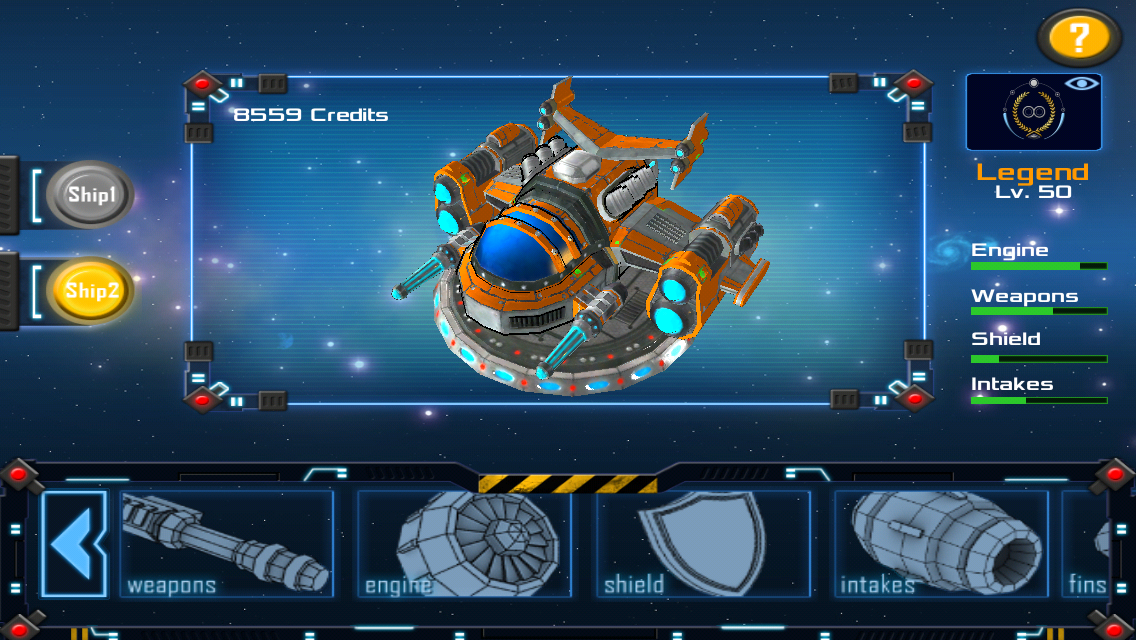Click the blue back arrow button
The height and width of the screenshot is (640, 1136).
point(75,544)
